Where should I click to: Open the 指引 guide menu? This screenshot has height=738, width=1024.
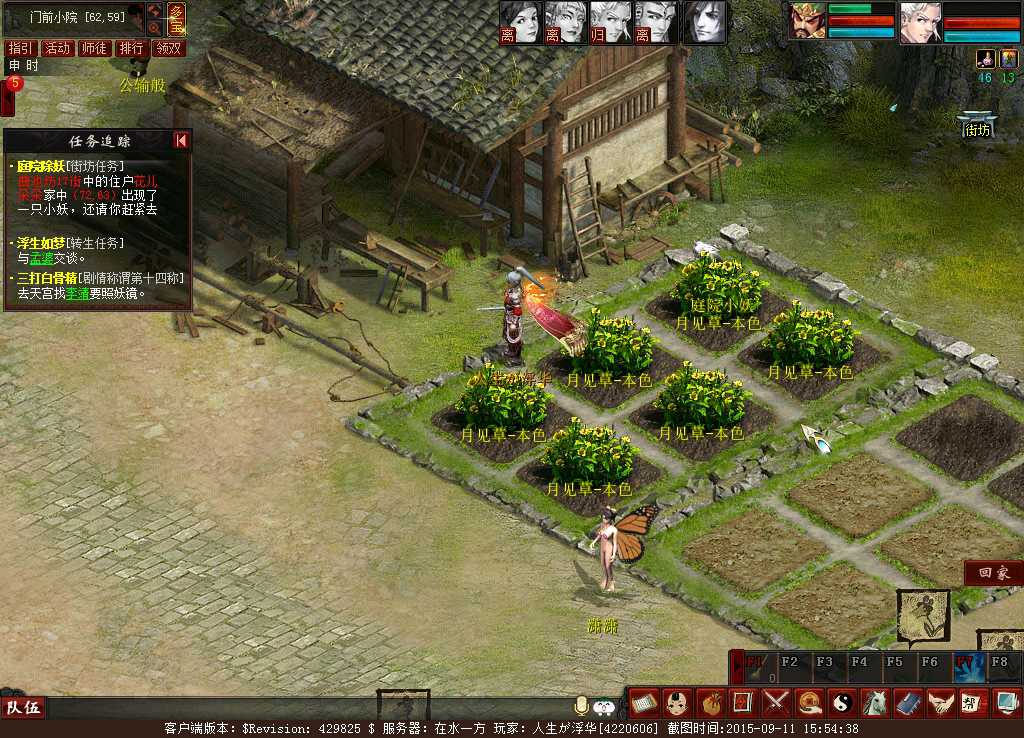click(21, 48)
